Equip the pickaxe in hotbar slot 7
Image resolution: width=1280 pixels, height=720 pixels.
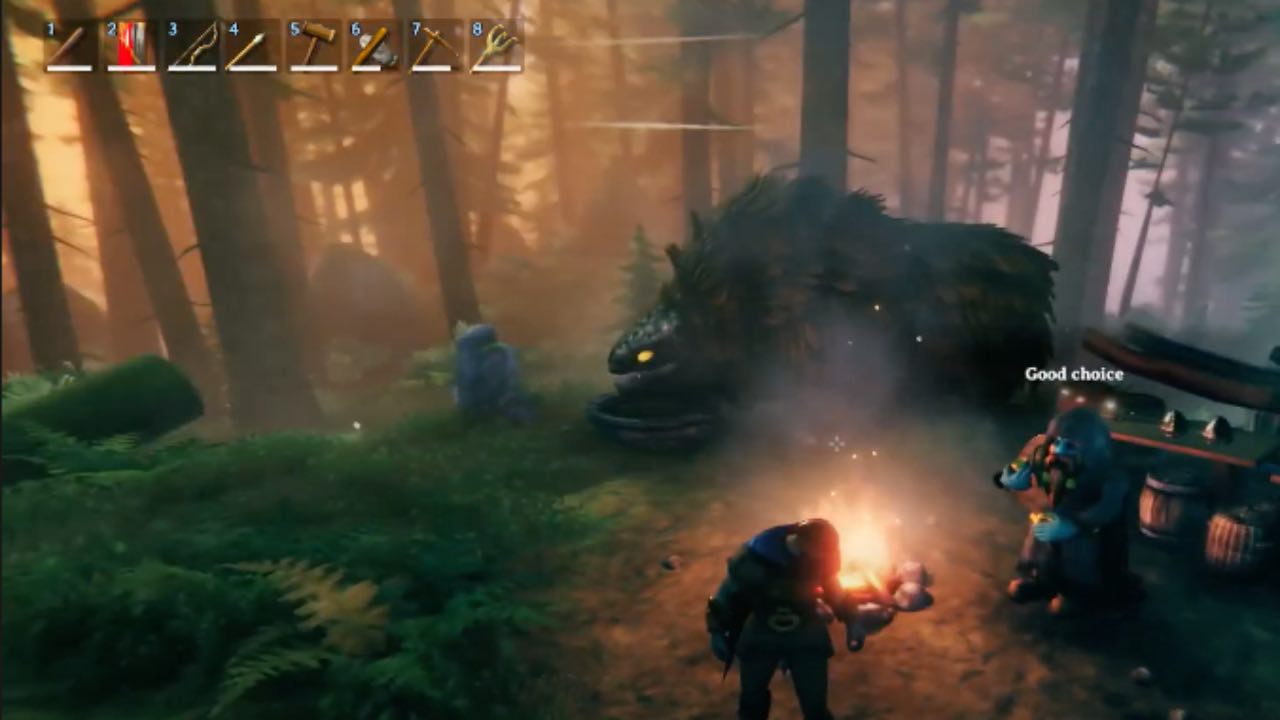pos(435,46)
